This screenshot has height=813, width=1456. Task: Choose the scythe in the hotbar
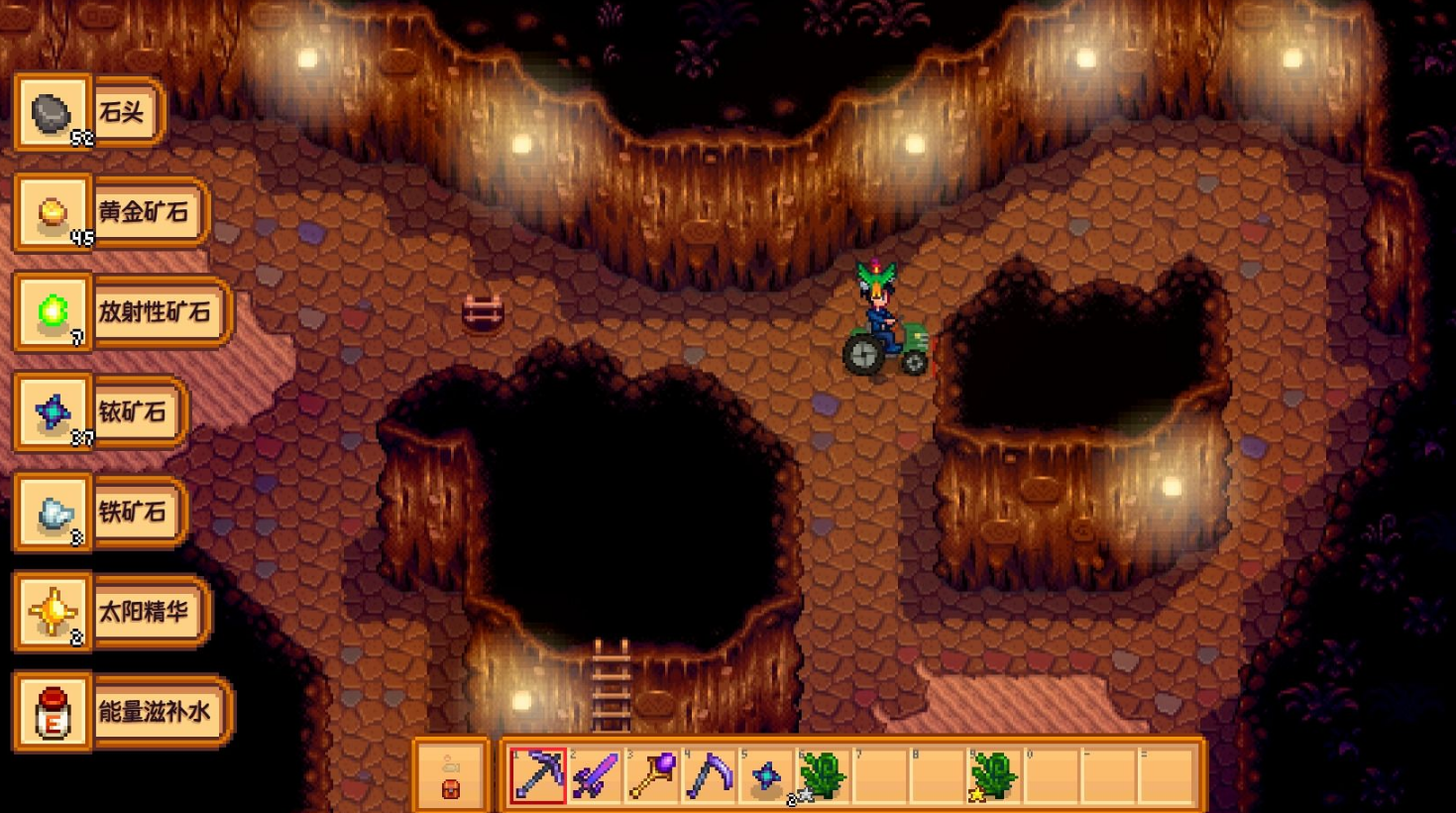pyautogui.click(x=711, y=774)
